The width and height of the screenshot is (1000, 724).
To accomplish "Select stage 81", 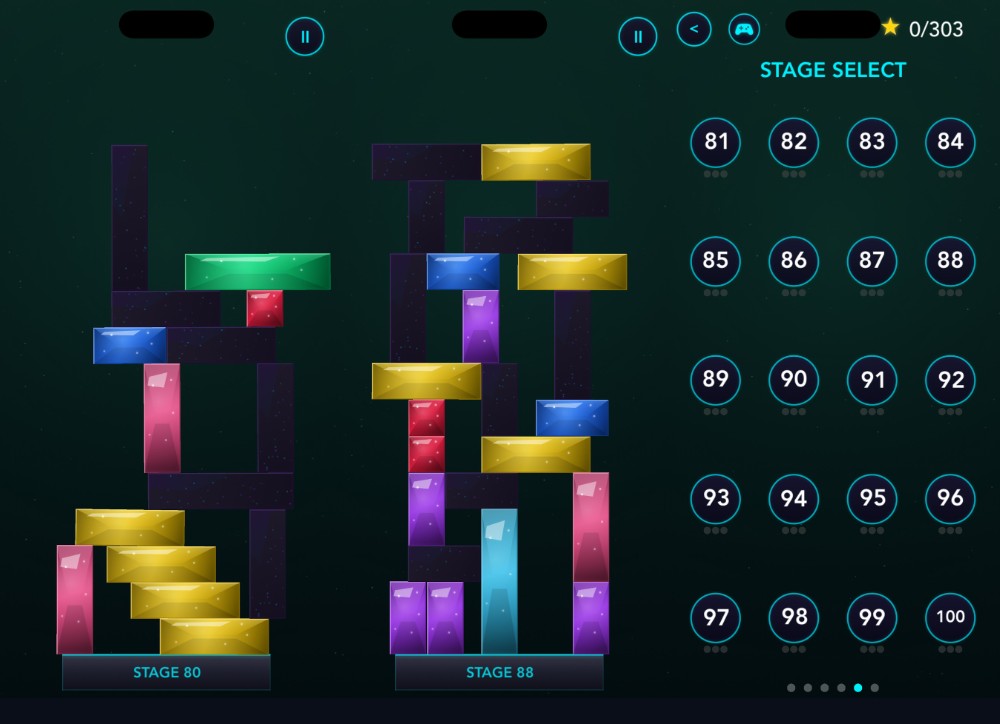I will [716, 142].
